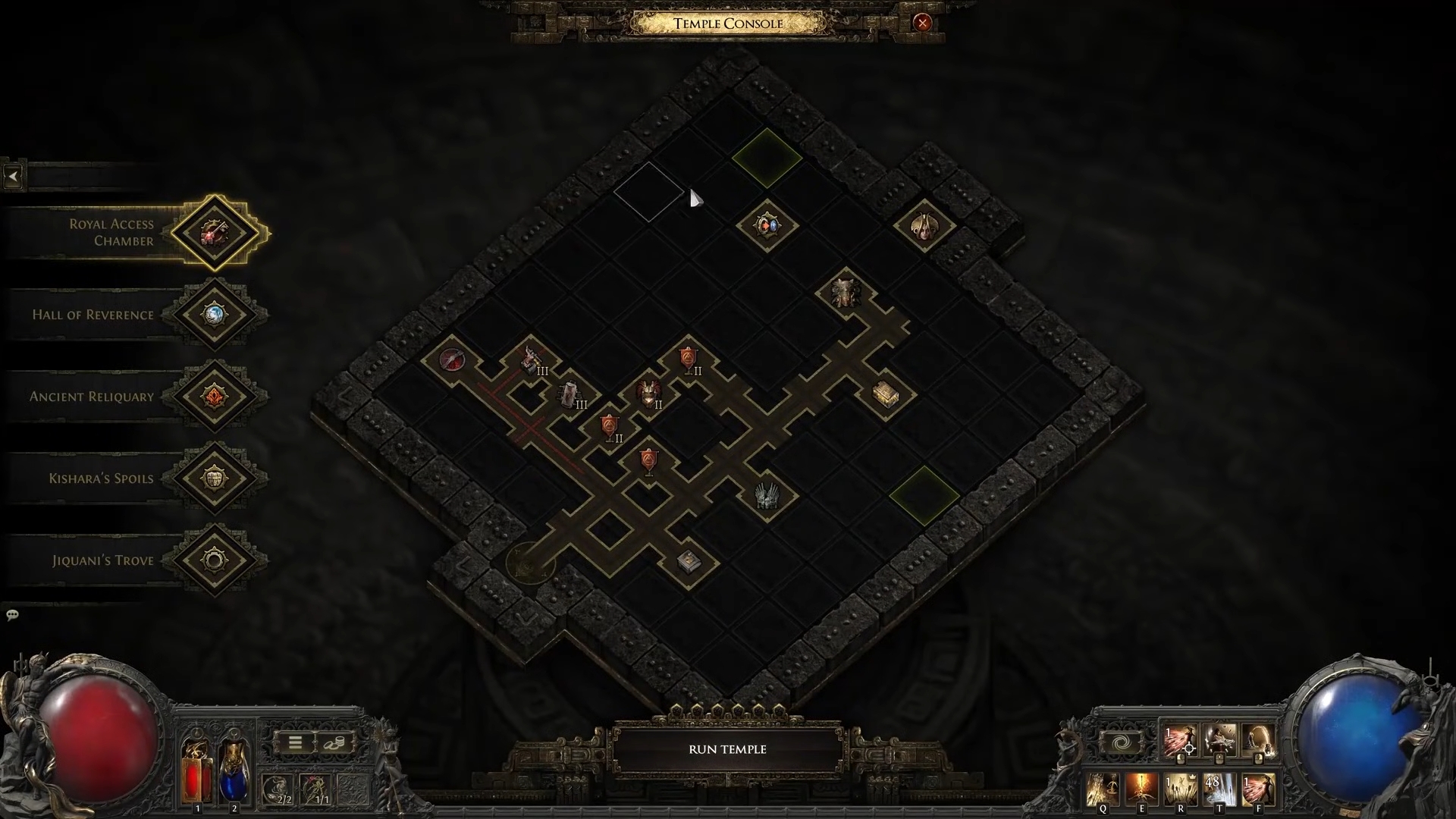Collapse the room list with arrow button
This screenshot has height=819, width=1456.
click(13, 177)
